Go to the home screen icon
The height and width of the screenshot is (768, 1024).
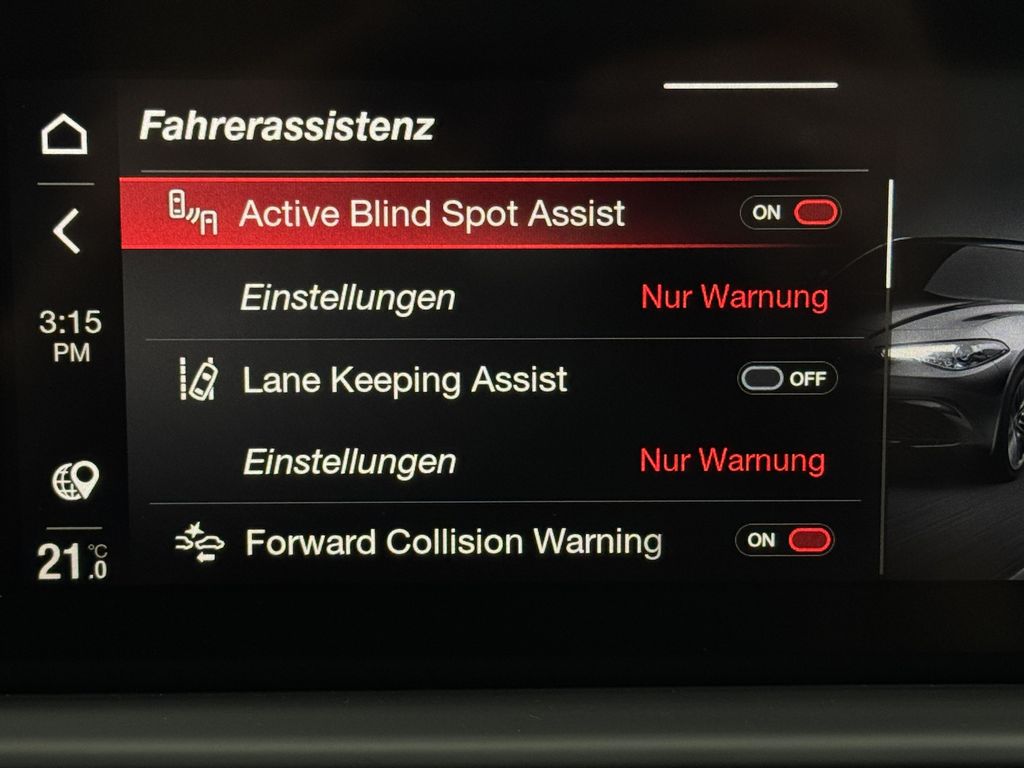(x=64, y=135)
